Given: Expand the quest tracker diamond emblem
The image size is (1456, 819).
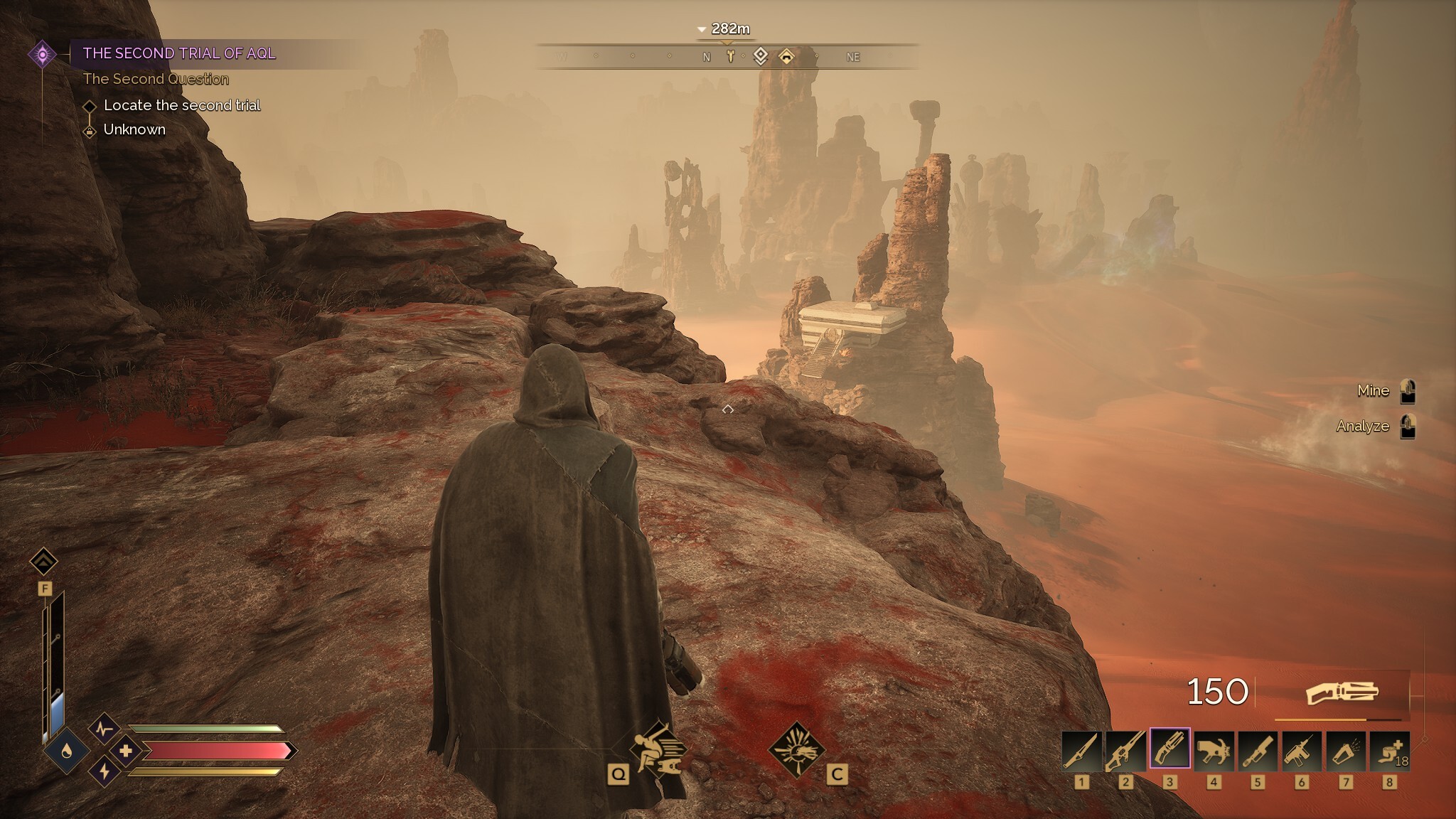Looking at the screenshot, I should click(43, 53).
